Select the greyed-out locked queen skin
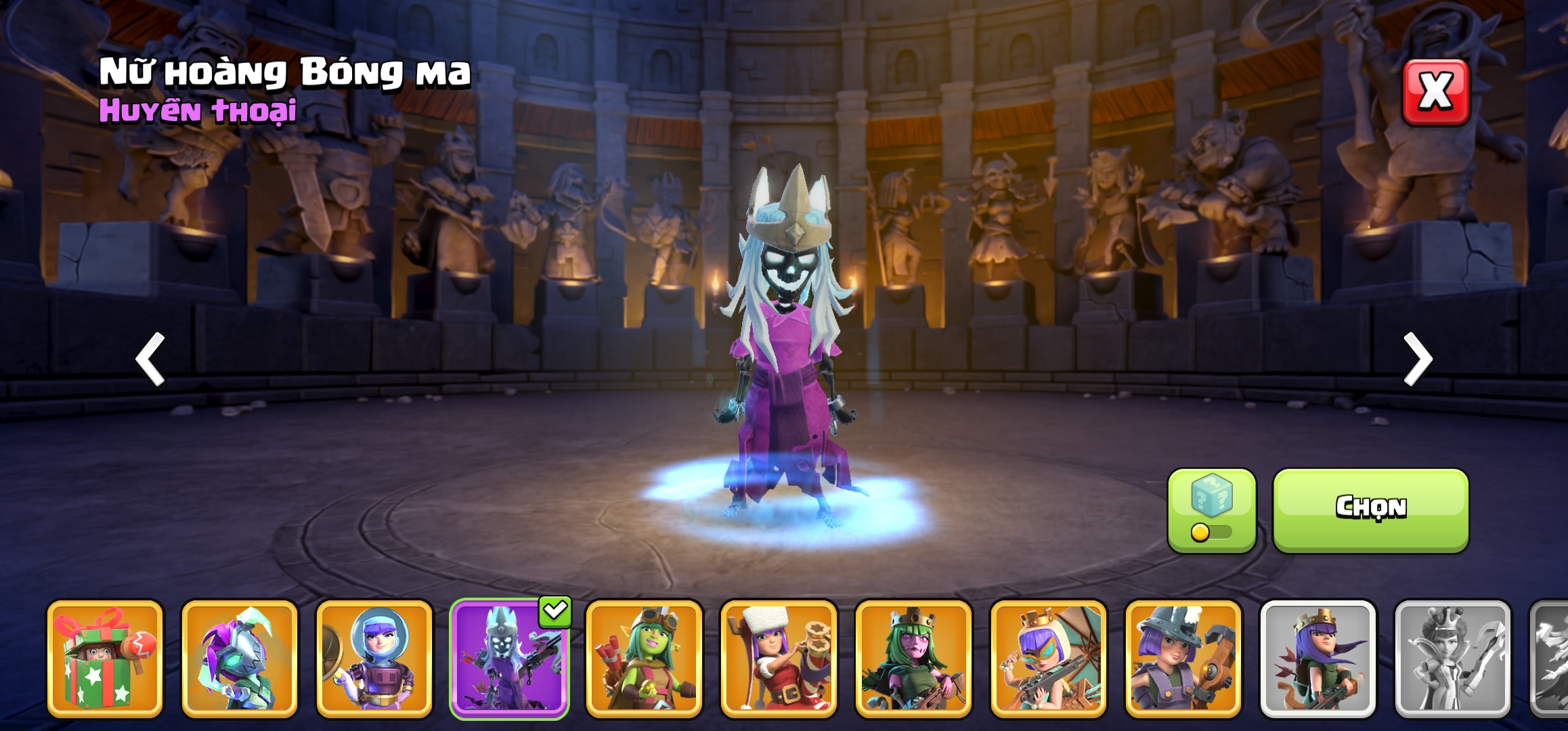1568x731 pixels. pyautogui.click(x=1452, y=658)
